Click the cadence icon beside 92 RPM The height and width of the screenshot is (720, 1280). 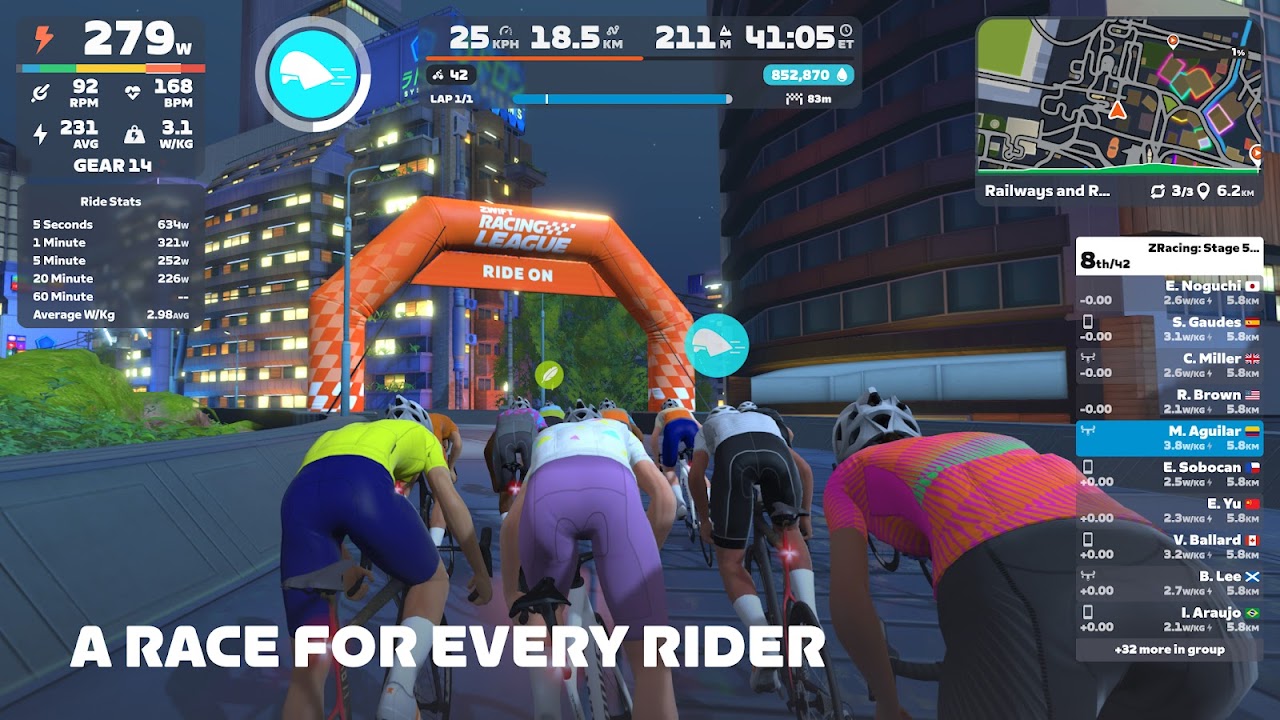click(x=39, y=92)
